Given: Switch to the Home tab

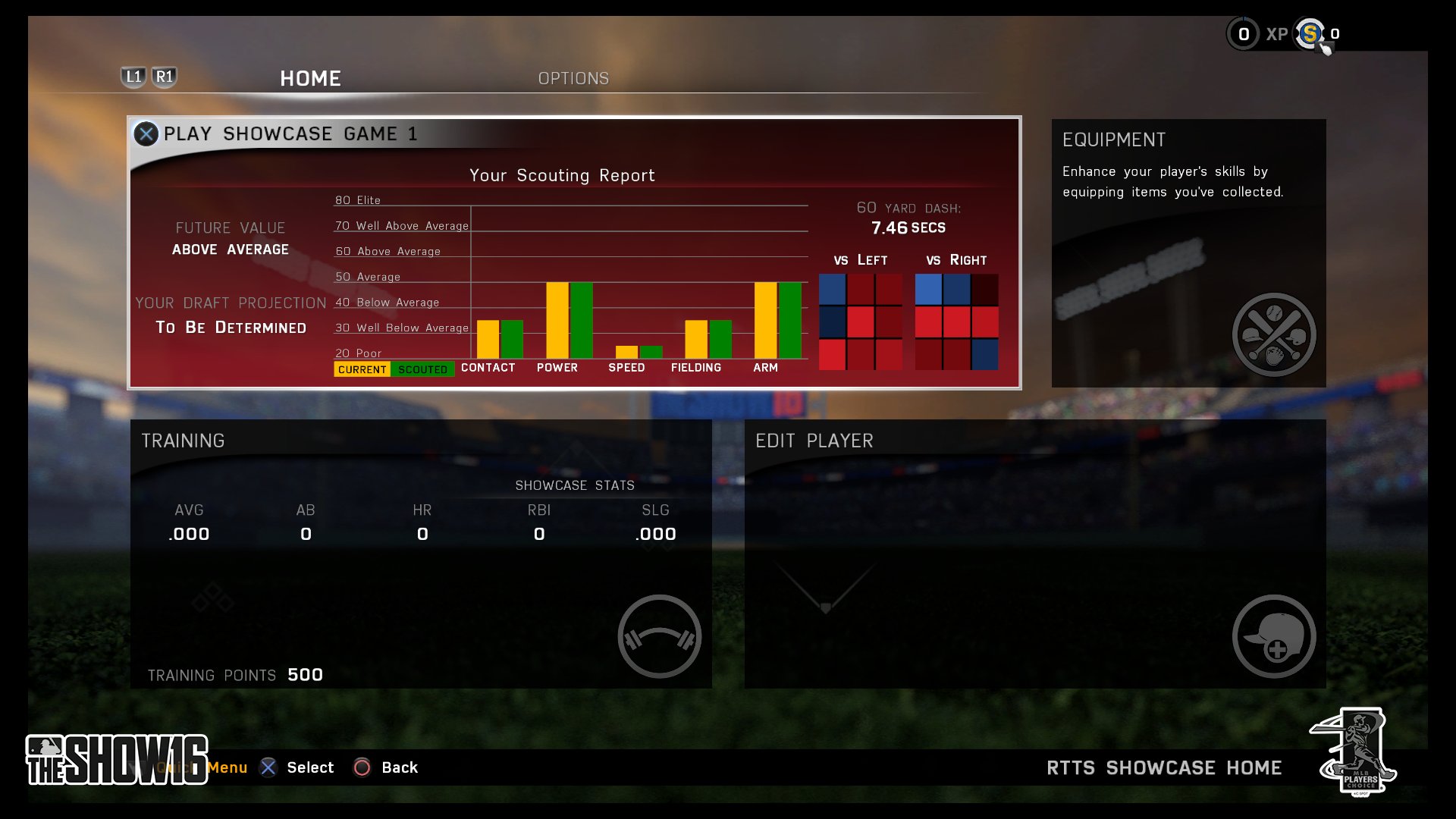Looking at the screenshot, I should point(310,78).
